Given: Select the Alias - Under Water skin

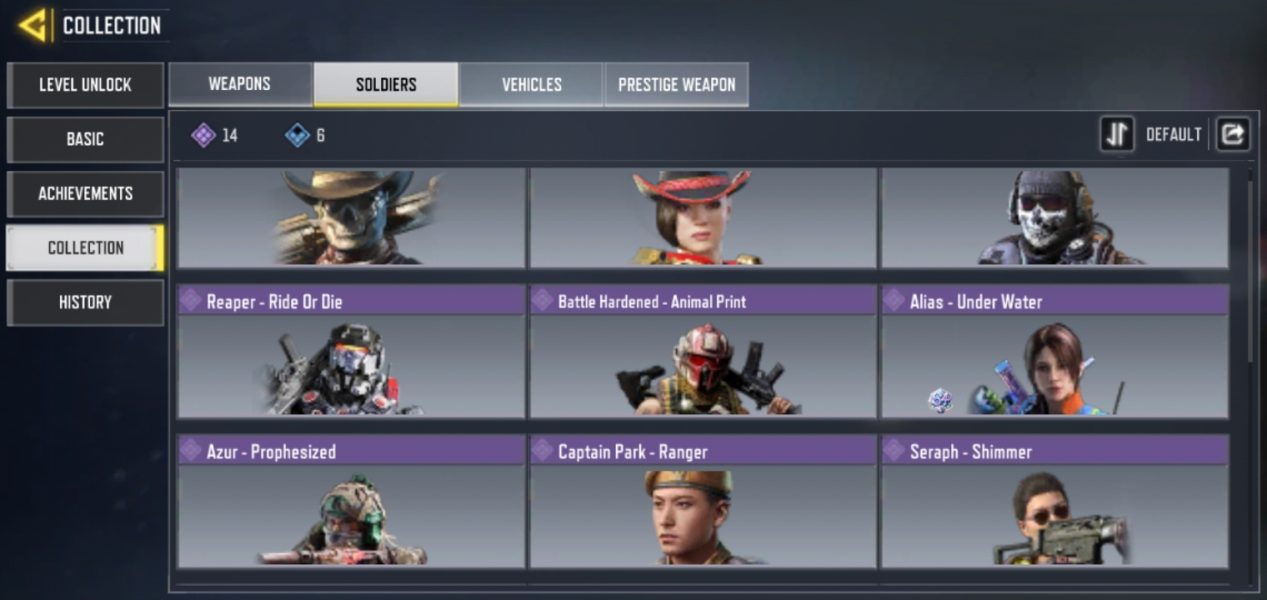Looking at the screenshot, I should pyautogui.click(x=1054, y=352).
